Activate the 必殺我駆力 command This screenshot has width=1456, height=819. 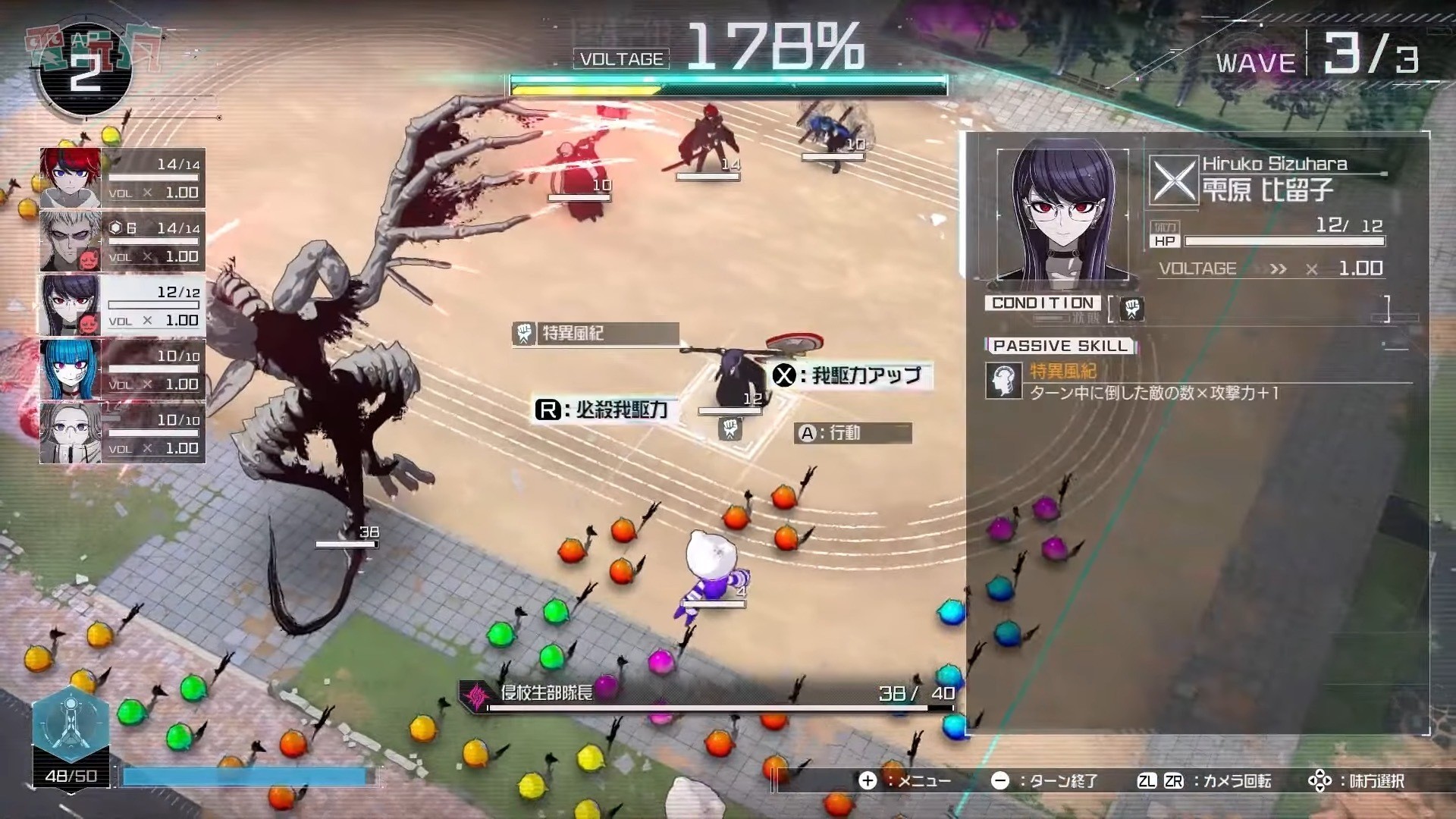604,410
